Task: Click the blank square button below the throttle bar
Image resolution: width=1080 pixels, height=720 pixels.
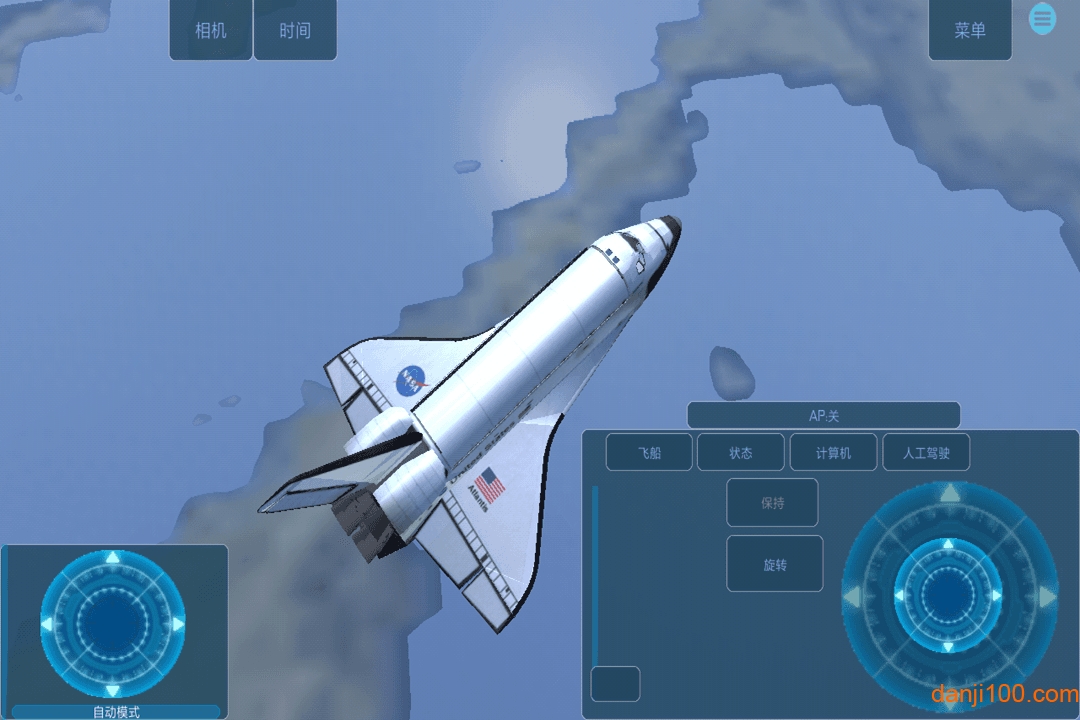Action: 615,684
